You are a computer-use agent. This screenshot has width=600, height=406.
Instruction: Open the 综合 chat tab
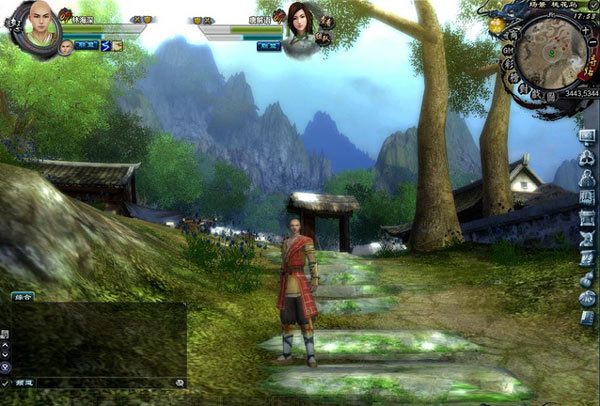pos(22,297)
